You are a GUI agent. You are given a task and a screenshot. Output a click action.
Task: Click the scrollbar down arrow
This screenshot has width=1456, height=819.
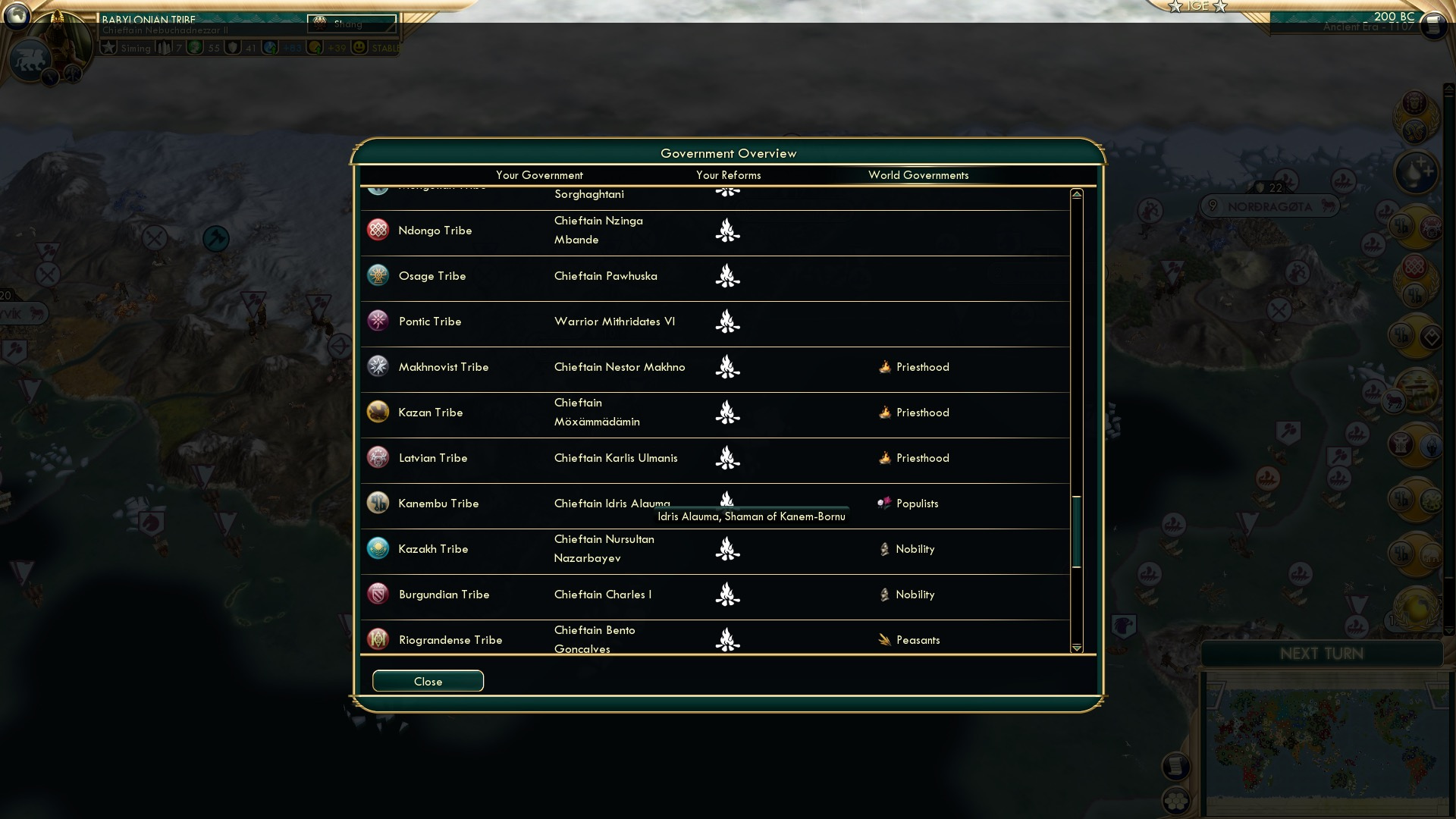[x=1076, y=648]
